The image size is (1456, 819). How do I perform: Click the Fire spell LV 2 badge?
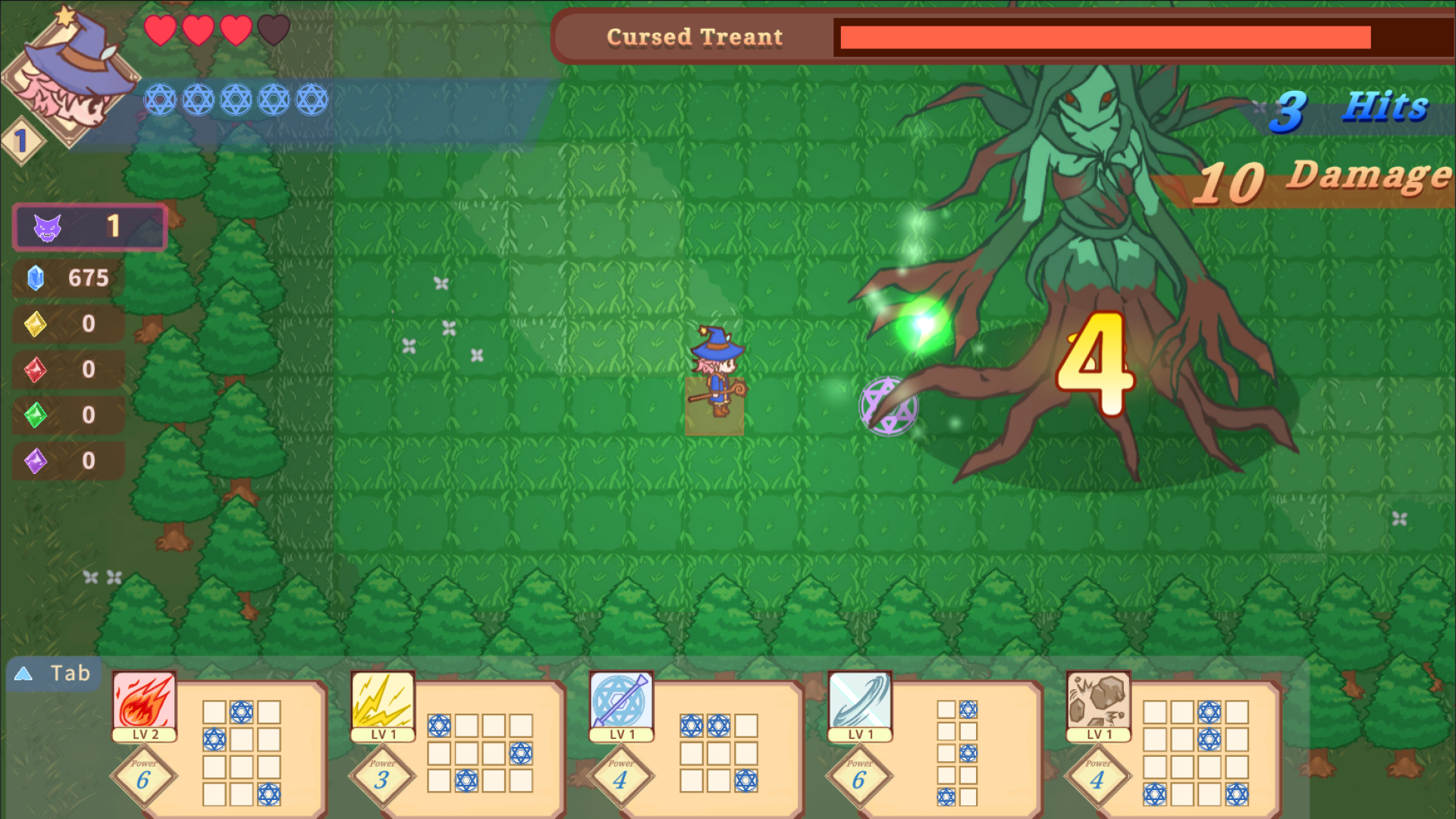tap(144, 734)
